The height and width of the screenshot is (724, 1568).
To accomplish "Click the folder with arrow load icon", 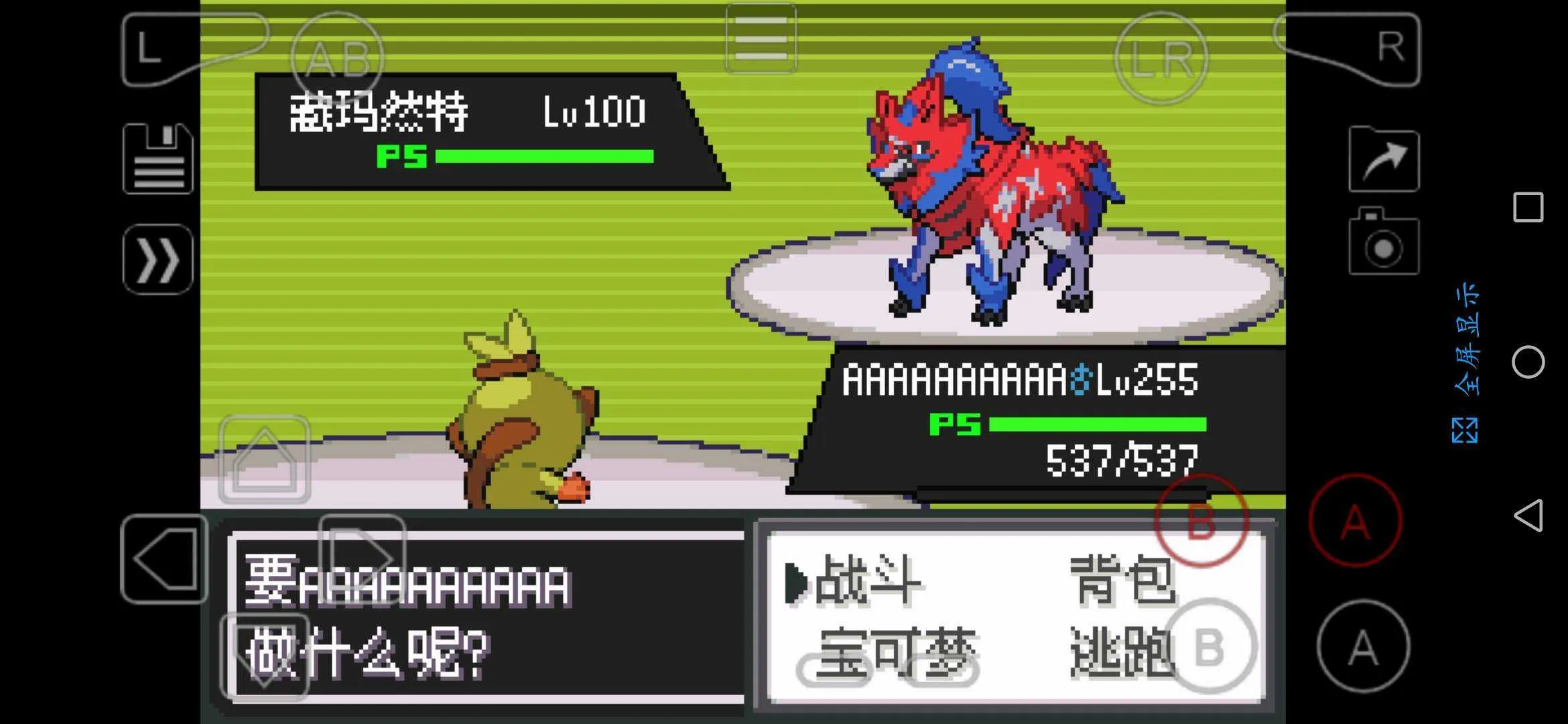I will [x=1384, y=160].
